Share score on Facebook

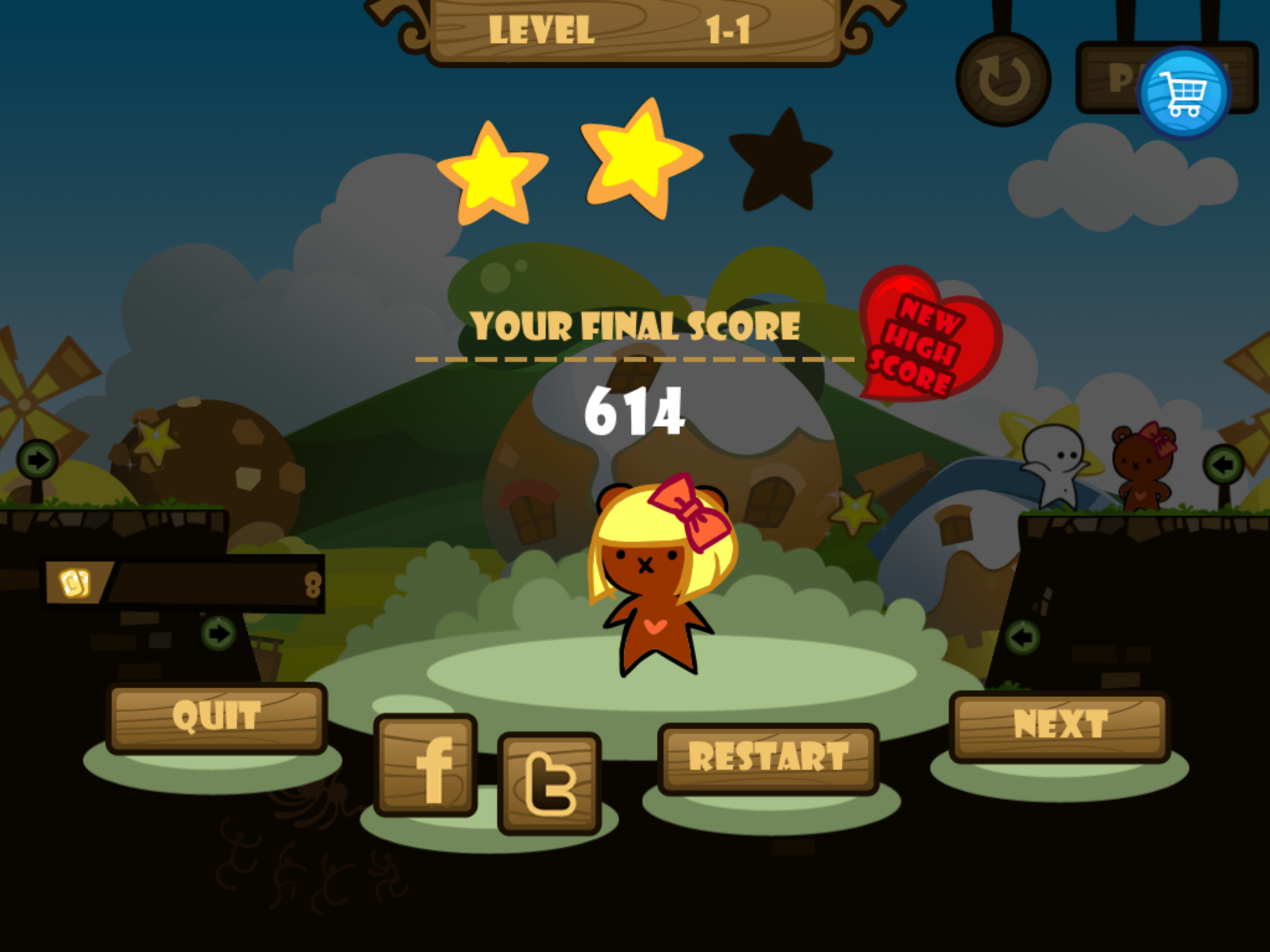tap(425, 765)
